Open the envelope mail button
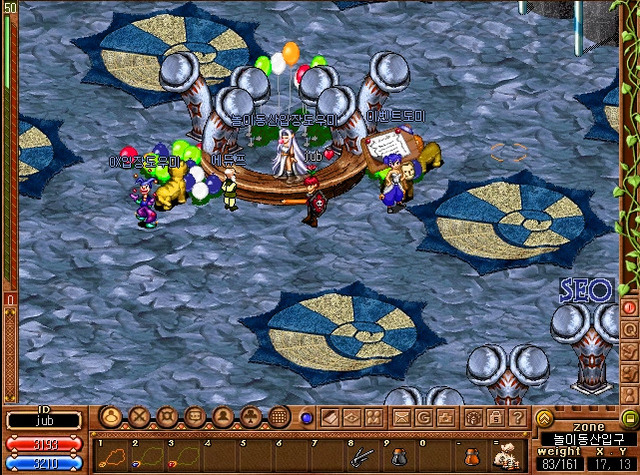Viewport: 640px width, 475px height. click(402, 416)
